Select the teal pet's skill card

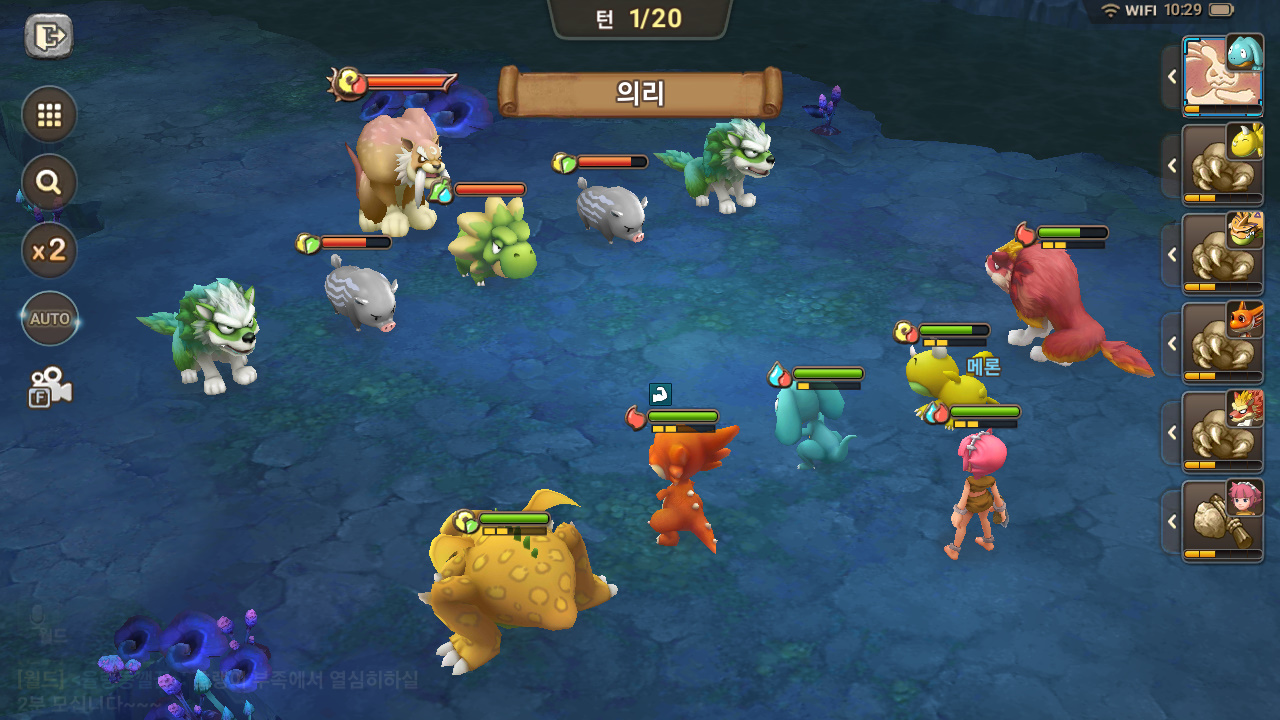tap(1222, 76)
